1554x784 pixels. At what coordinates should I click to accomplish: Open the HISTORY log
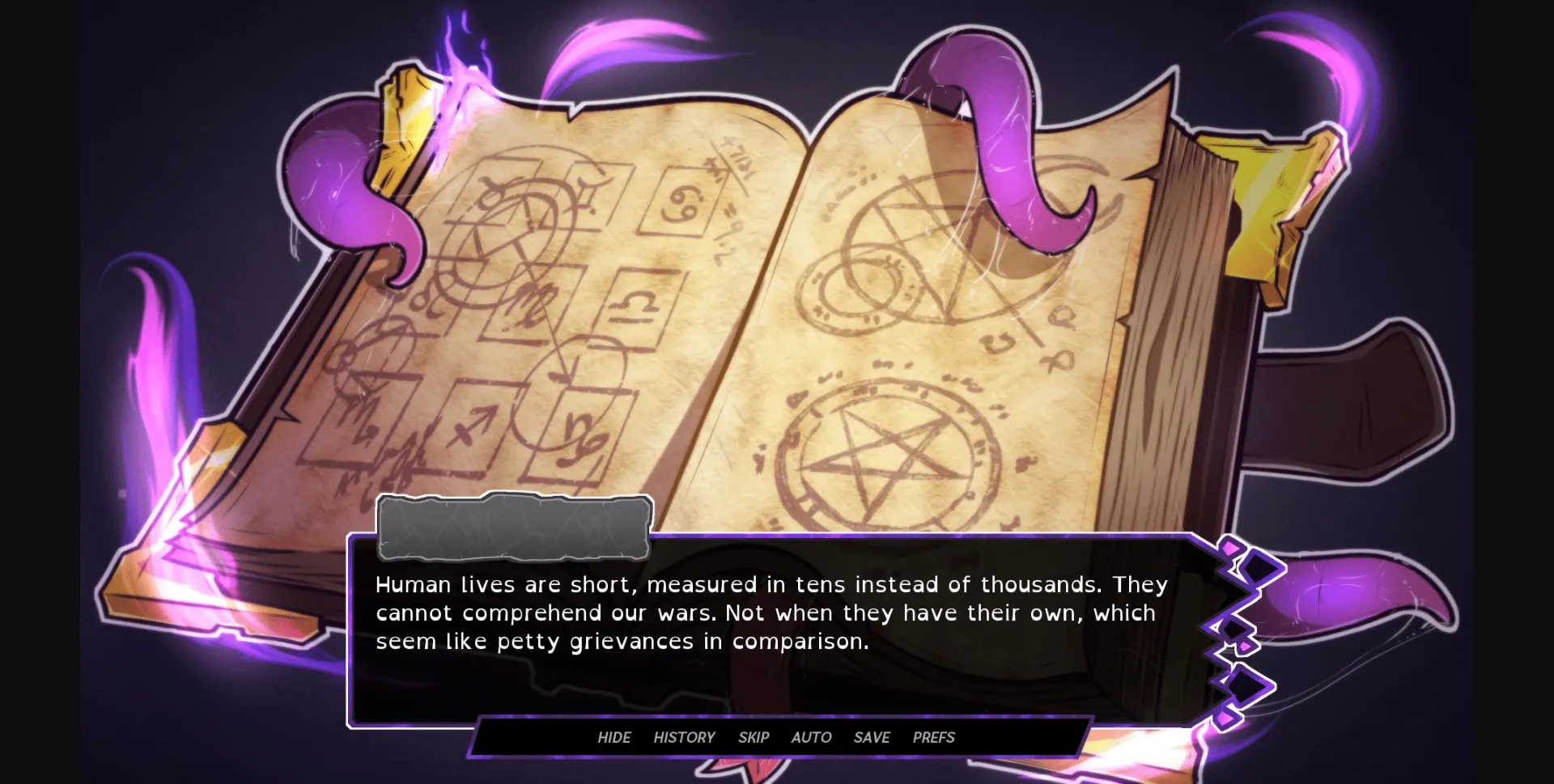[x=684, y=737]
